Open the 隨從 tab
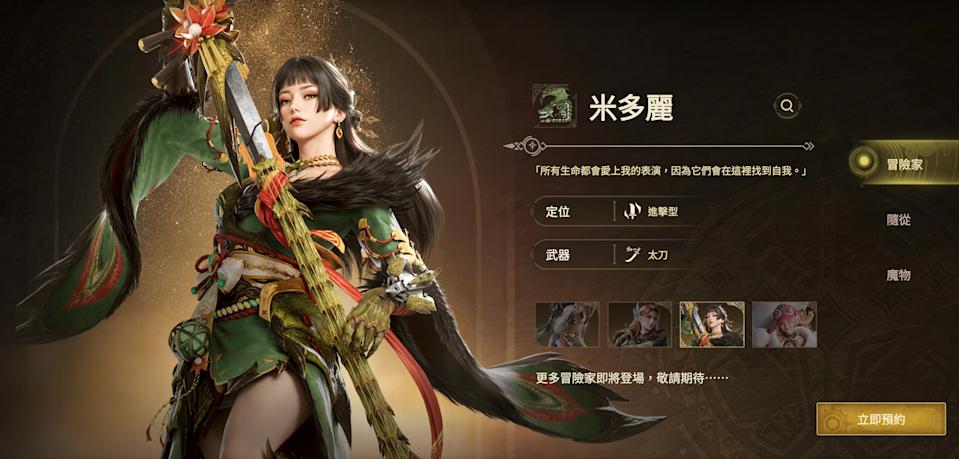959x459 pixels. (898, 220)
